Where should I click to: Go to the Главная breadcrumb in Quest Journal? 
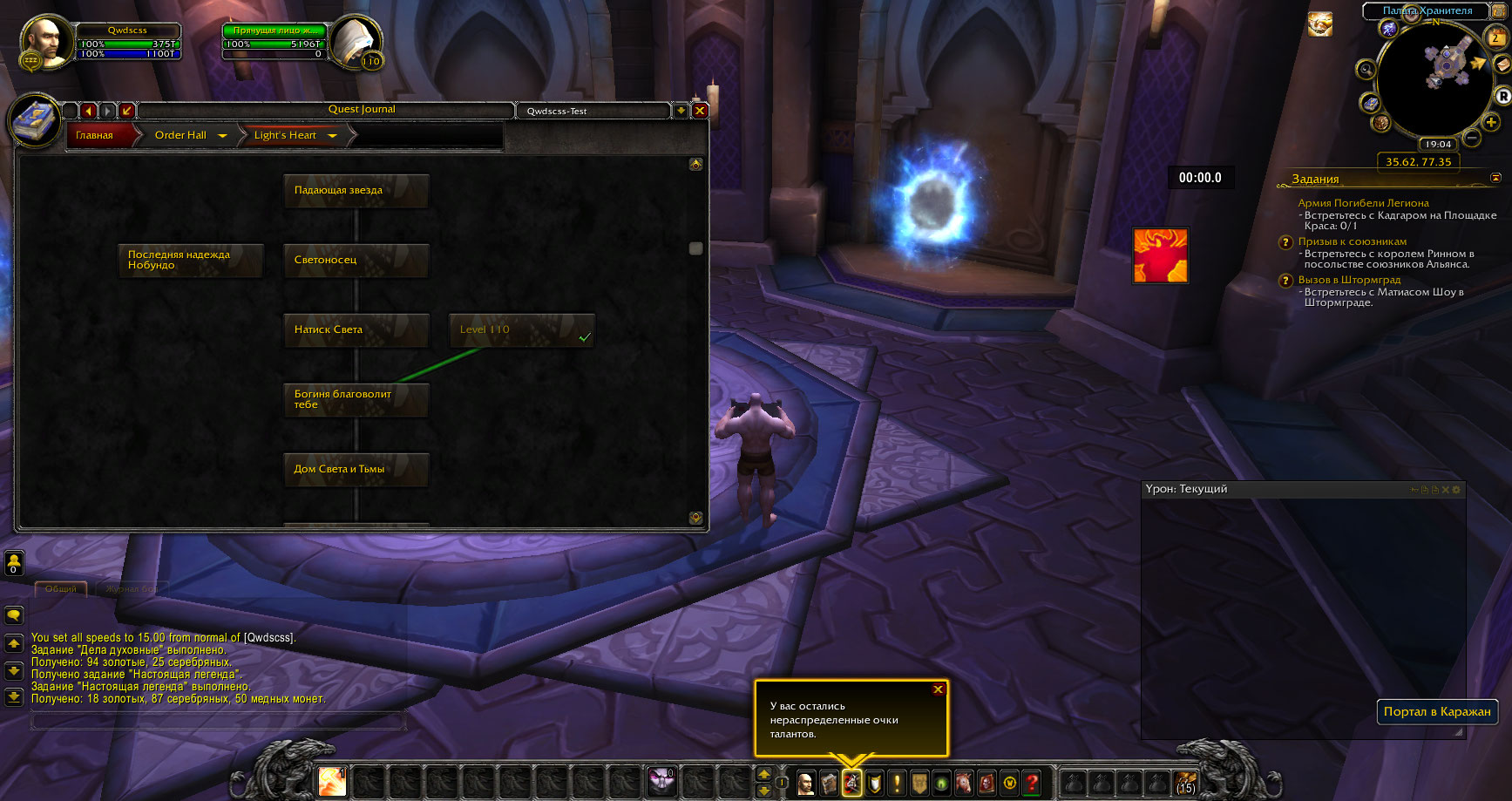[95, 135]
